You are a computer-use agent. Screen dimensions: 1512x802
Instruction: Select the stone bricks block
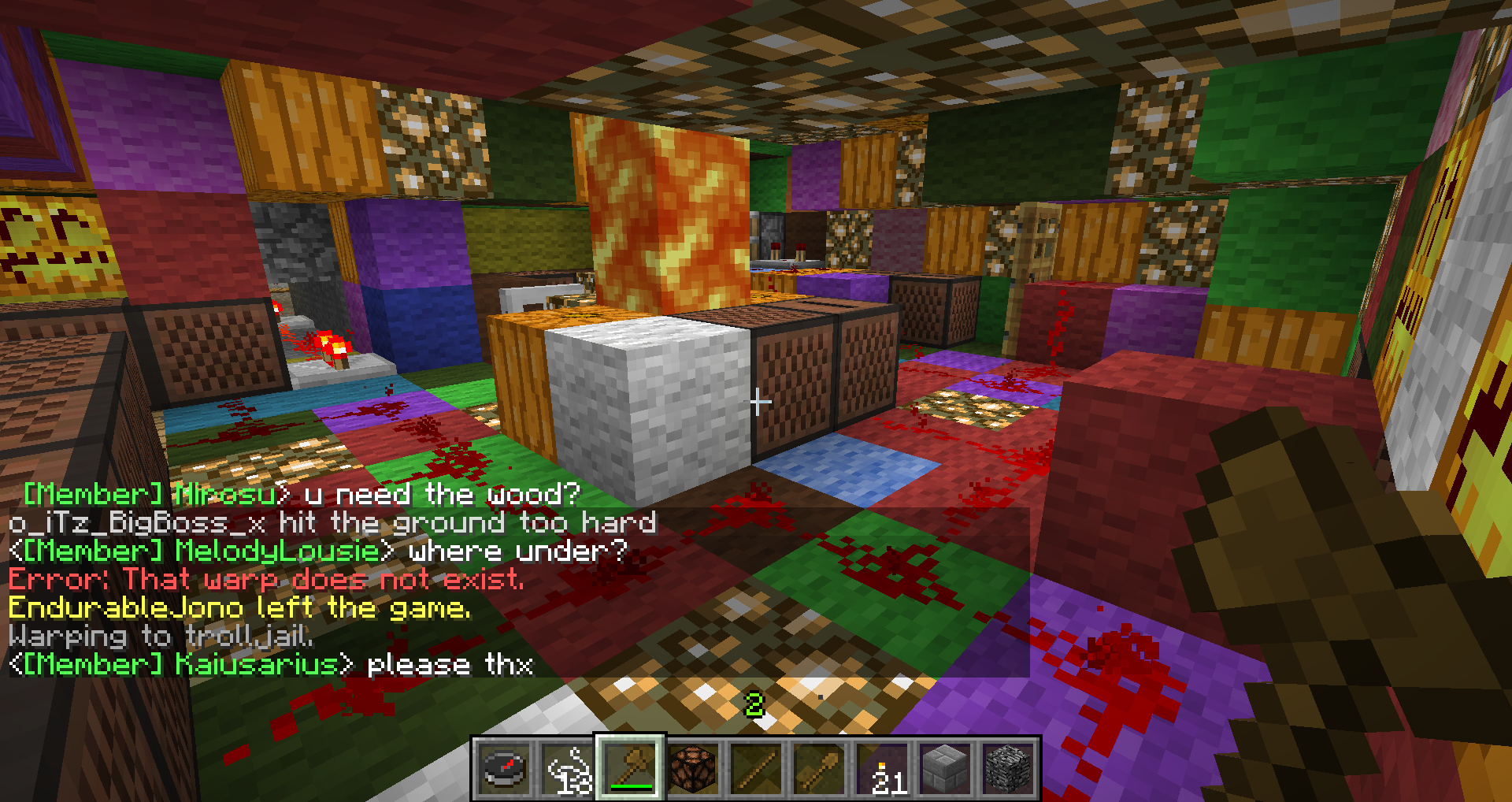click(943, 767)
